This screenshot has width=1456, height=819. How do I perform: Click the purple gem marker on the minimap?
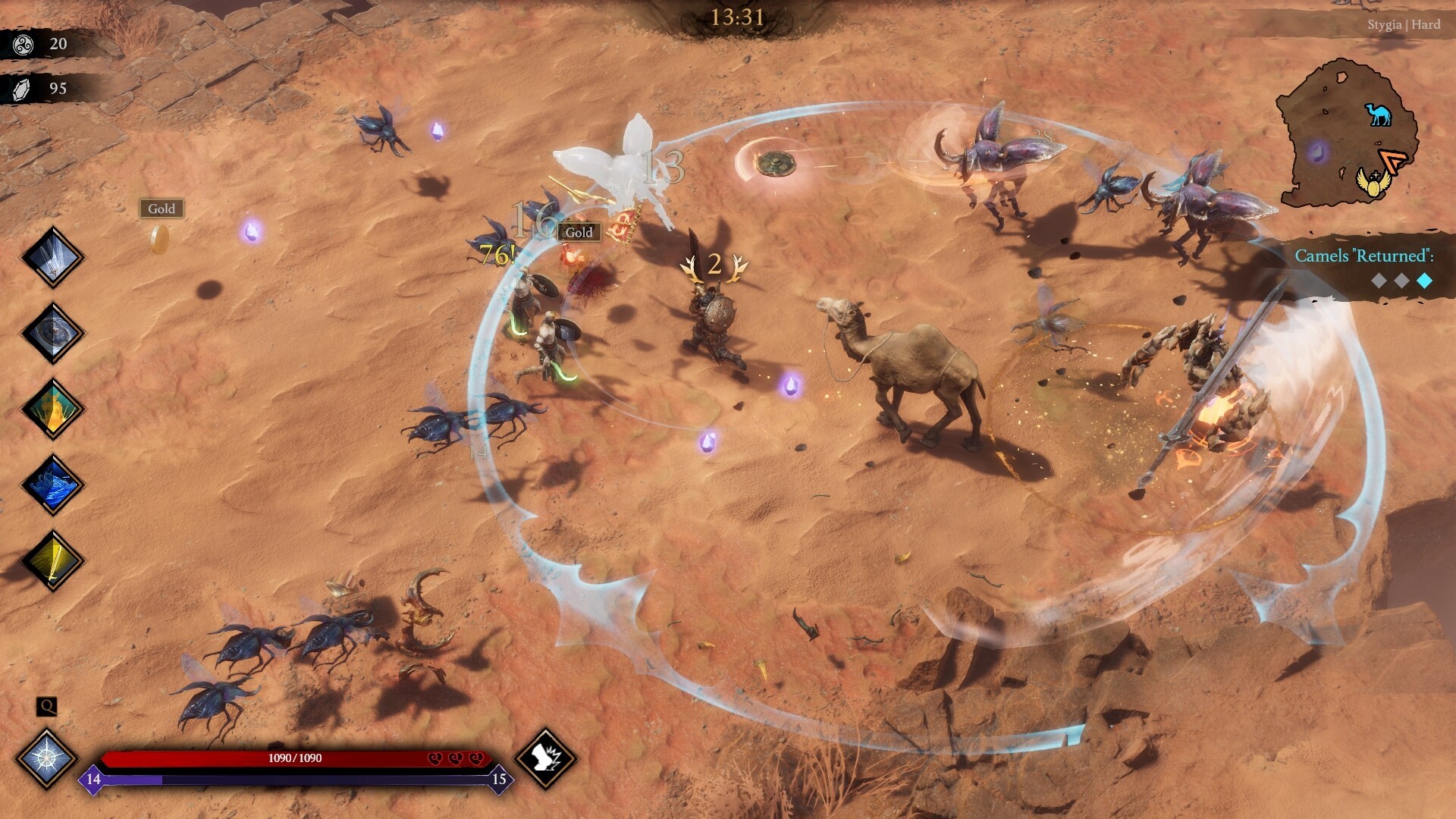1317,152
